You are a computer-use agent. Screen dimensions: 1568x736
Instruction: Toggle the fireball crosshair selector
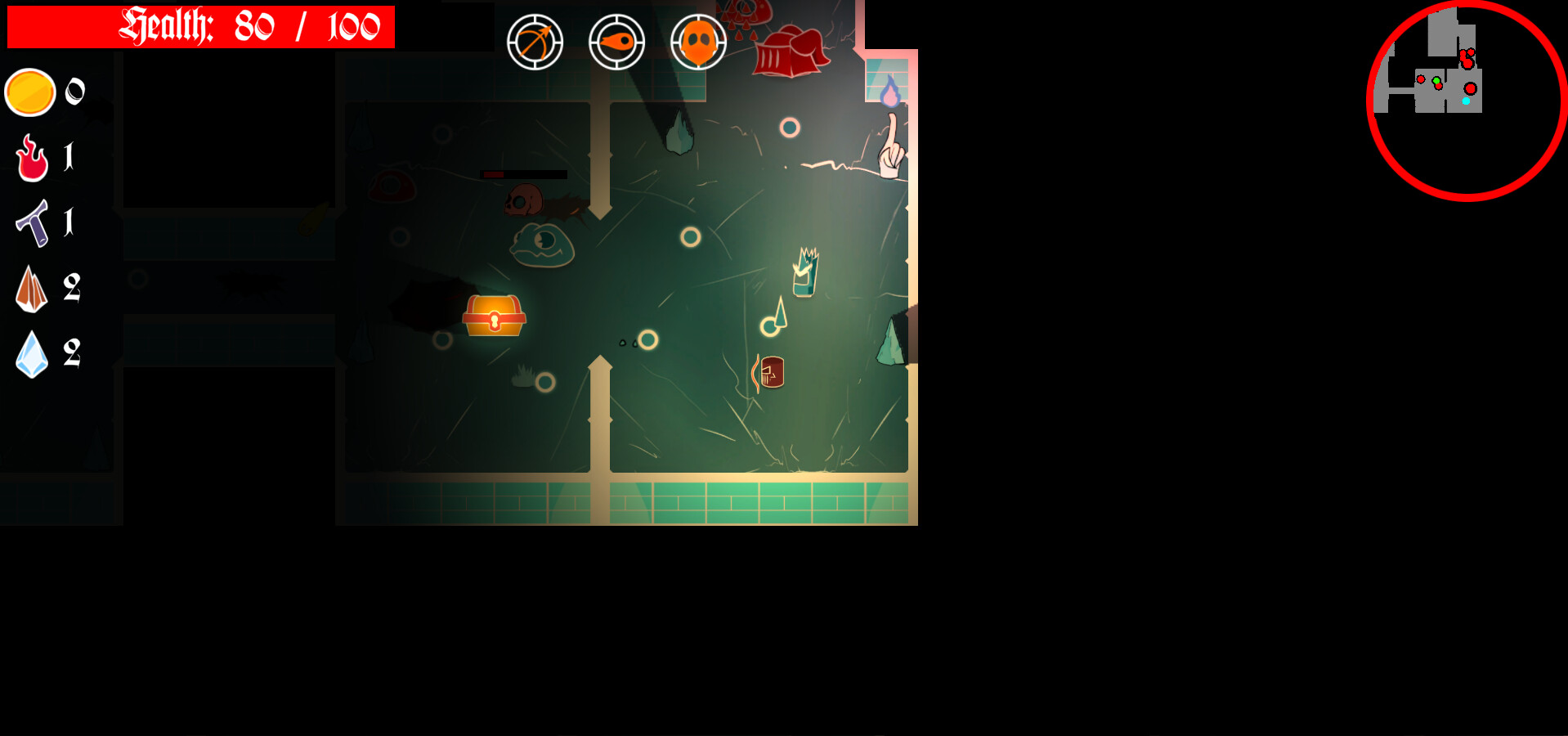[616, 42]
